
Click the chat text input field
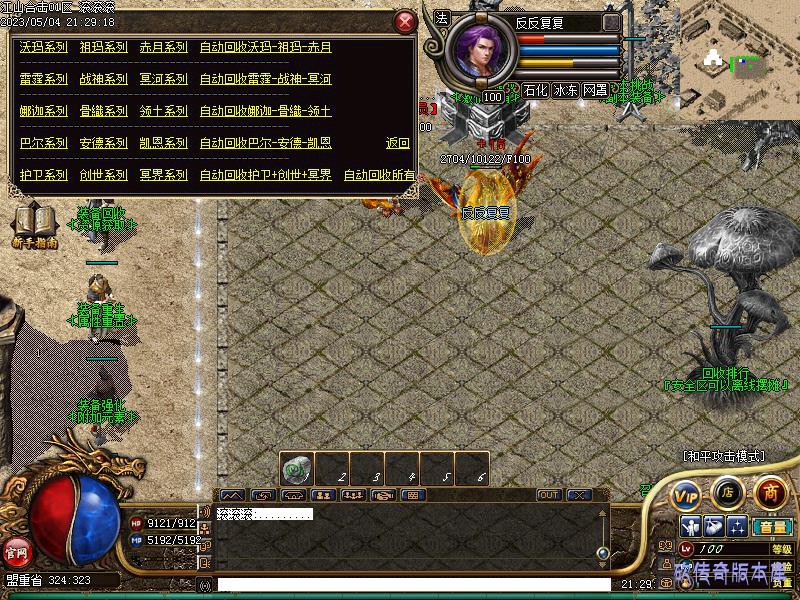tap(410, 584)
